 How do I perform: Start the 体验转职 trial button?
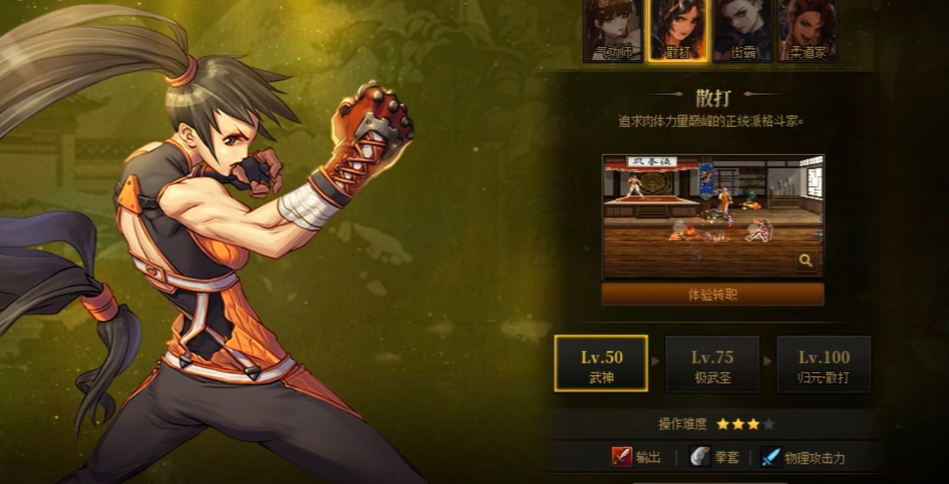click(712, 295)
